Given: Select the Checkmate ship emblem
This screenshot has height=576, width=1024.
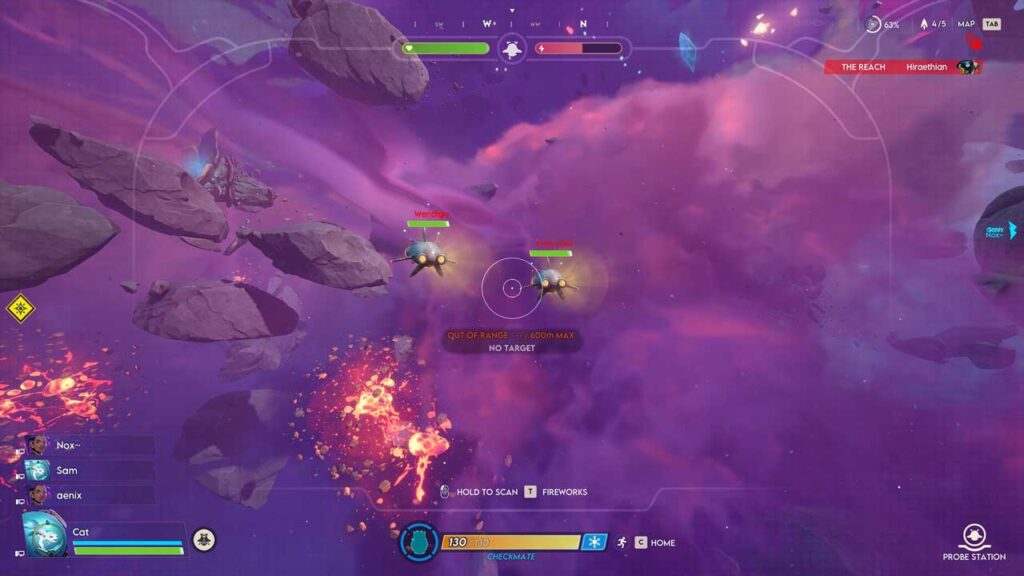Looking at the screenshot, I should tap(419, 543).
